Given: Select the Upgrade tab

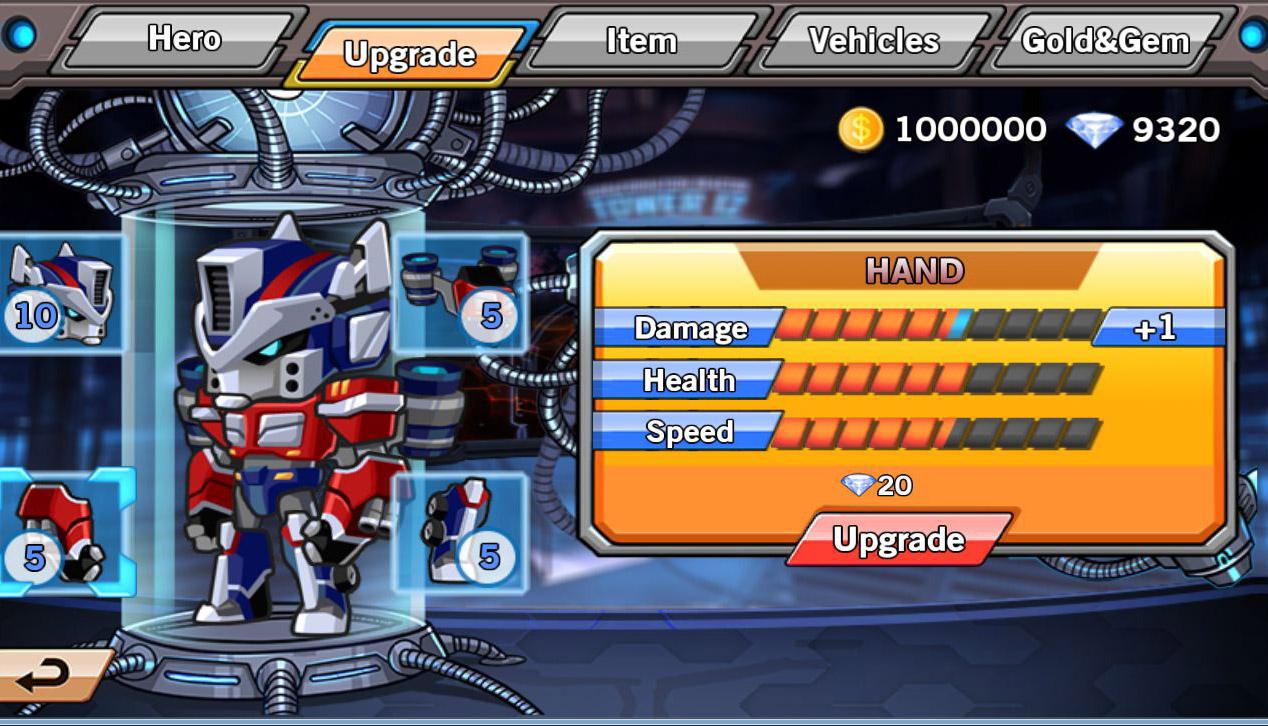Looking at the screenshot, I should 409,54.
